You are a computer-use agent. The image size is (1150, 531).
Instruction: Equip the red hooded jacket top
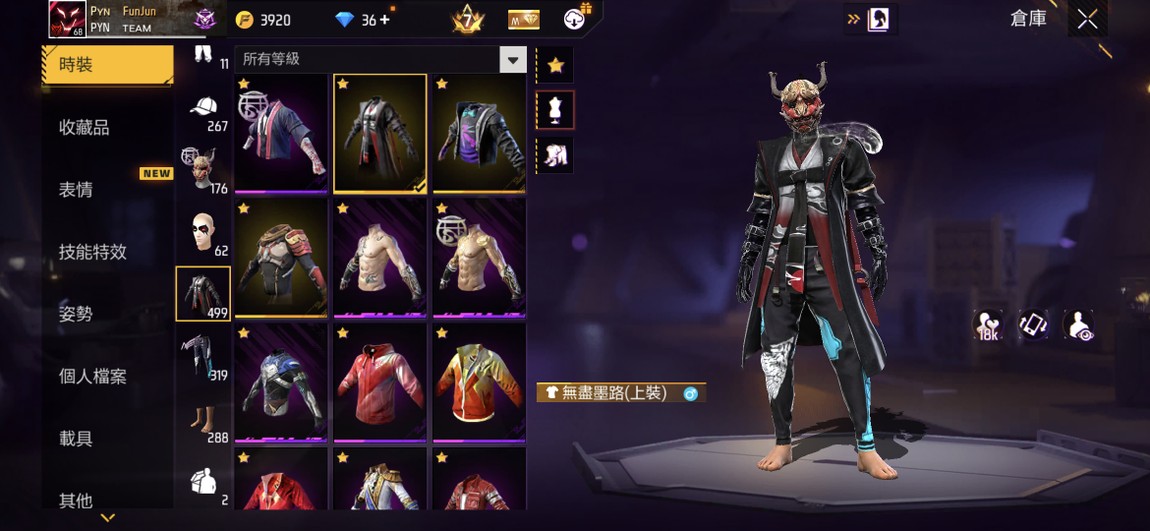380,382
